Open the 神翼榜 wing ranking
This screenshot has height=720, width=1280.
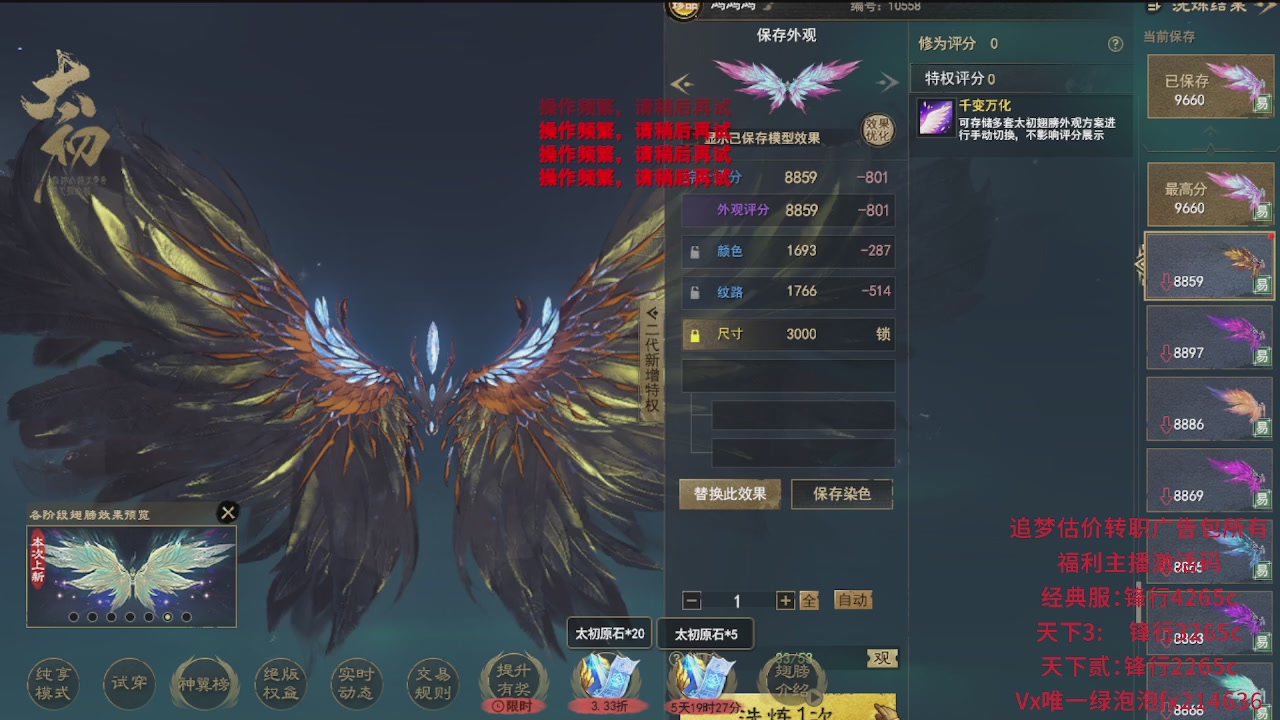[205, 684]
